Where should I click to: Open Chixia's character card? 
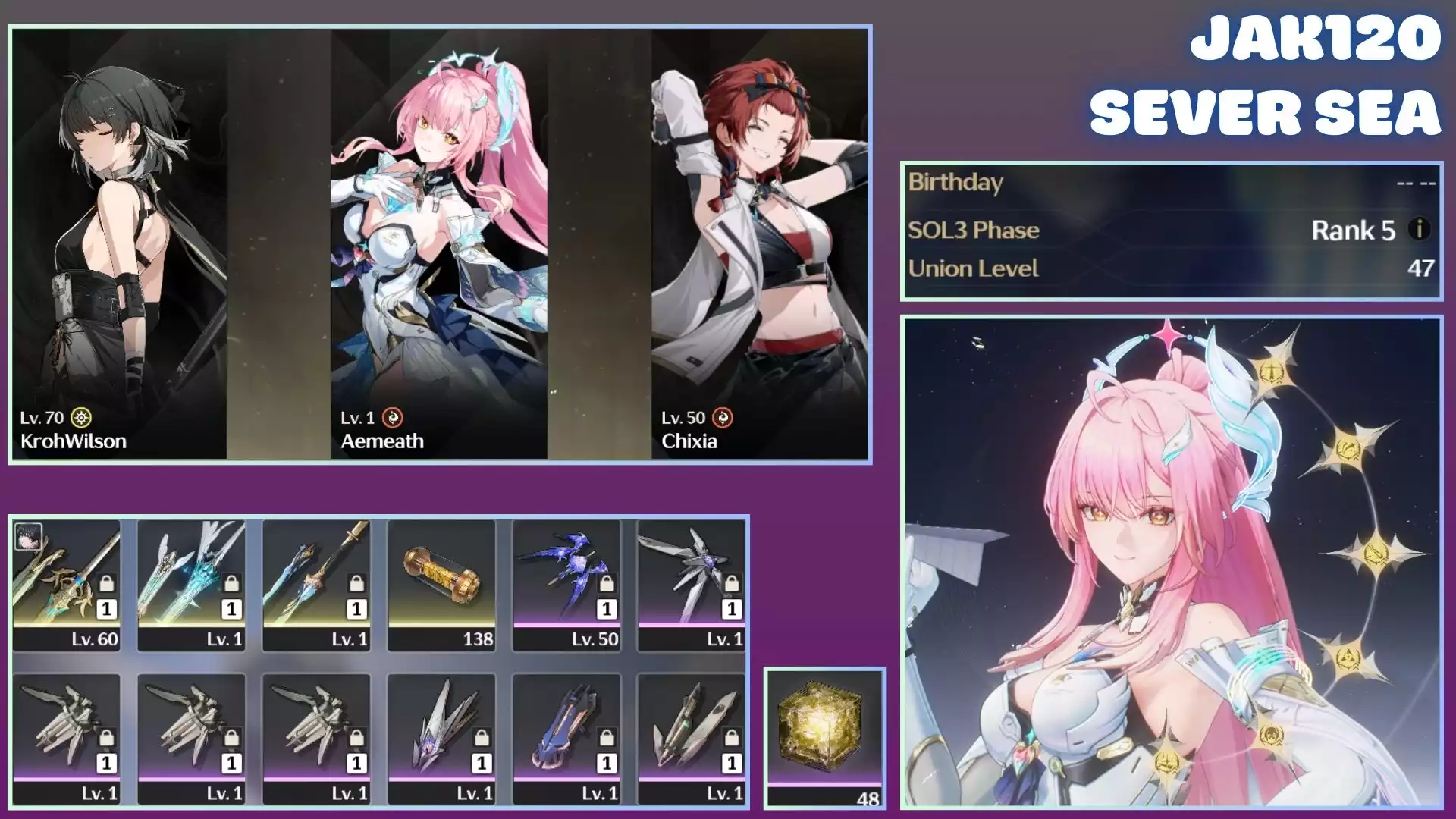click(759, 244)
